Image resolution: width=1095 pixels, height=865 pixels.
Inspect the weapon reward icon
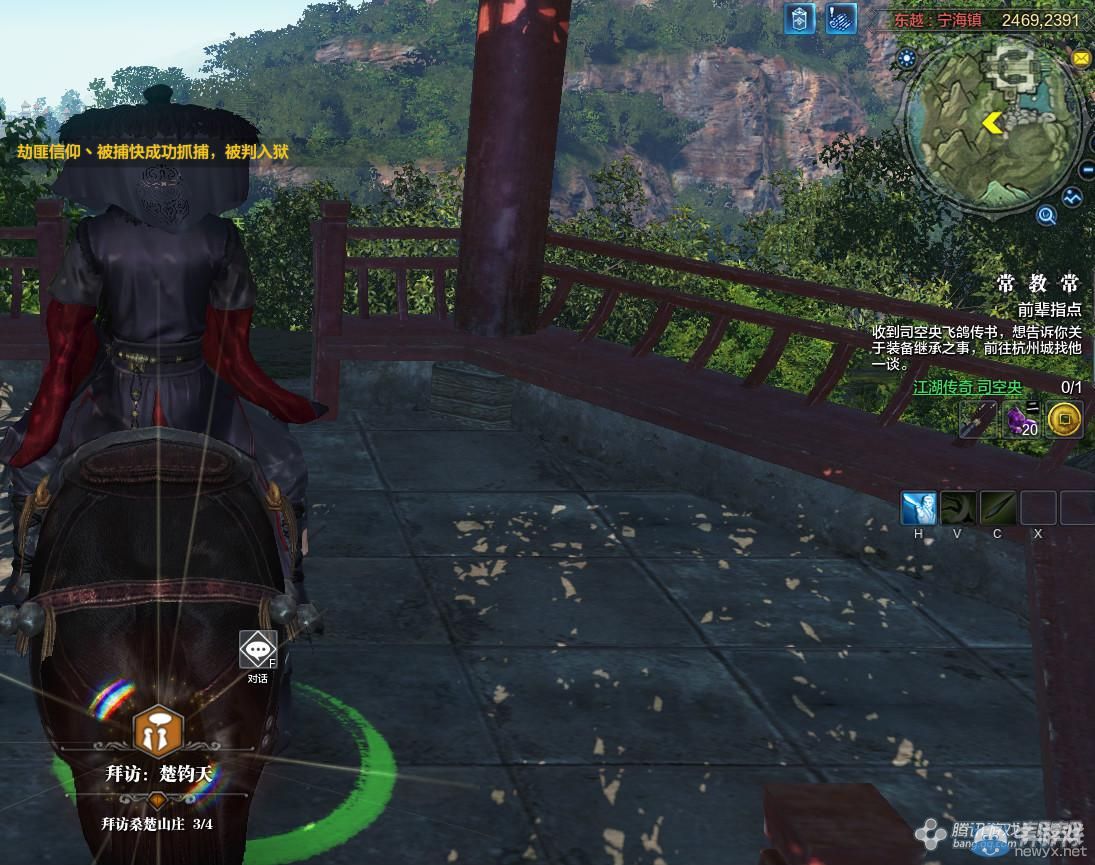977,420
